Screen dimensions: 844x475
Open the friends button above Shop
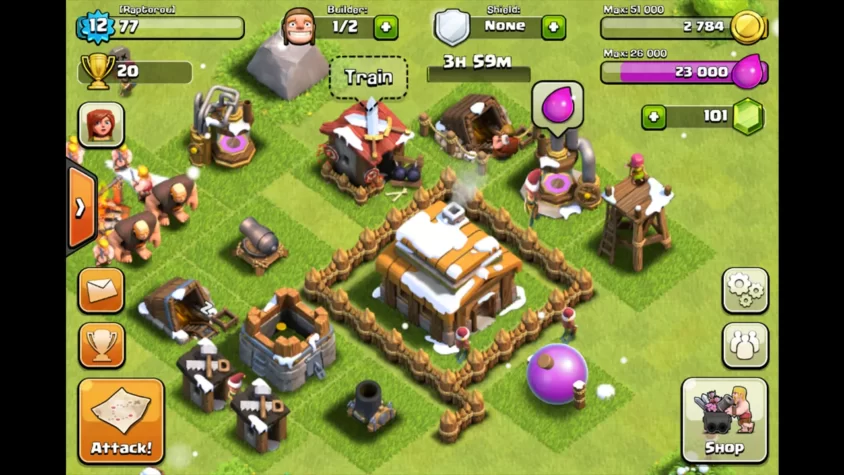click(745, 344)
